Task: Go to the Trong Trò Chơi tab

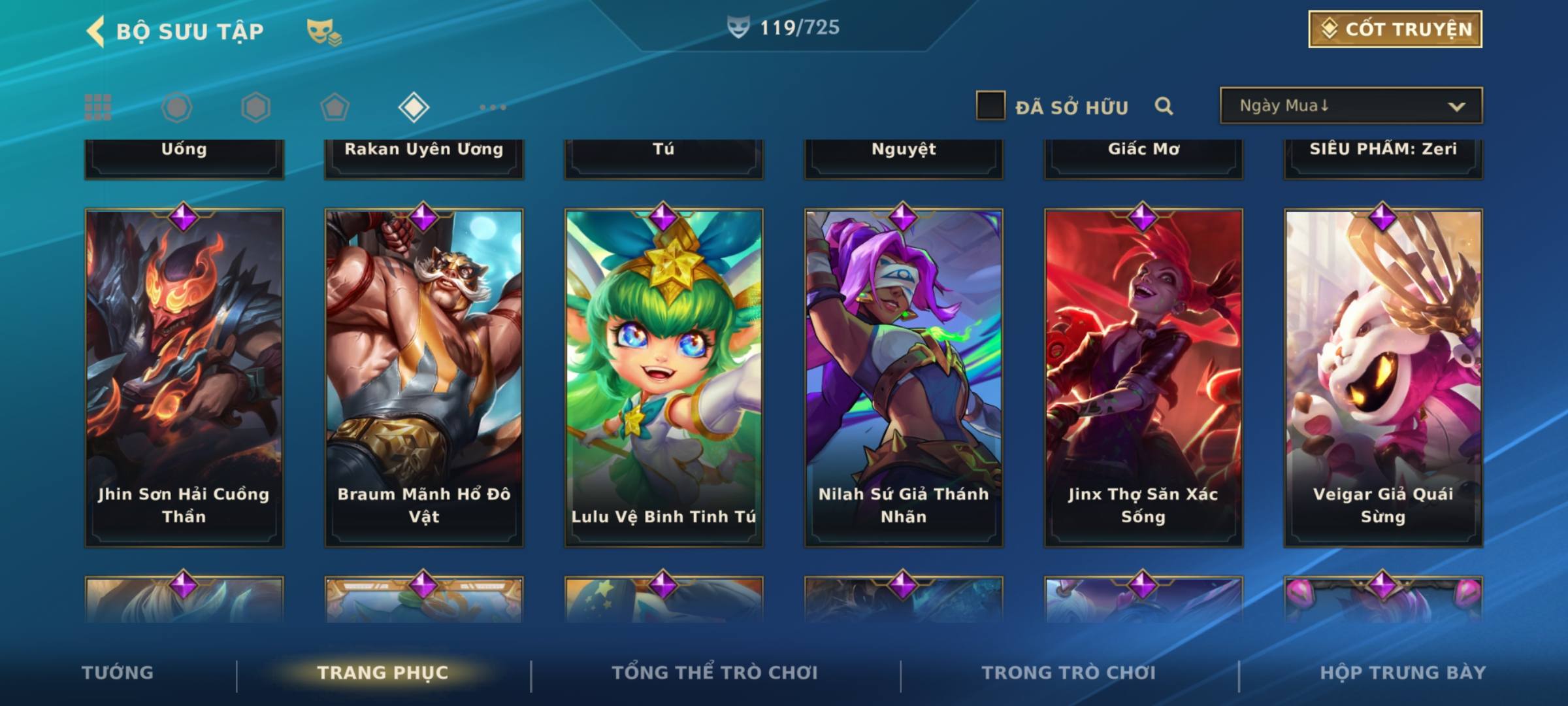Action: 1069,673
